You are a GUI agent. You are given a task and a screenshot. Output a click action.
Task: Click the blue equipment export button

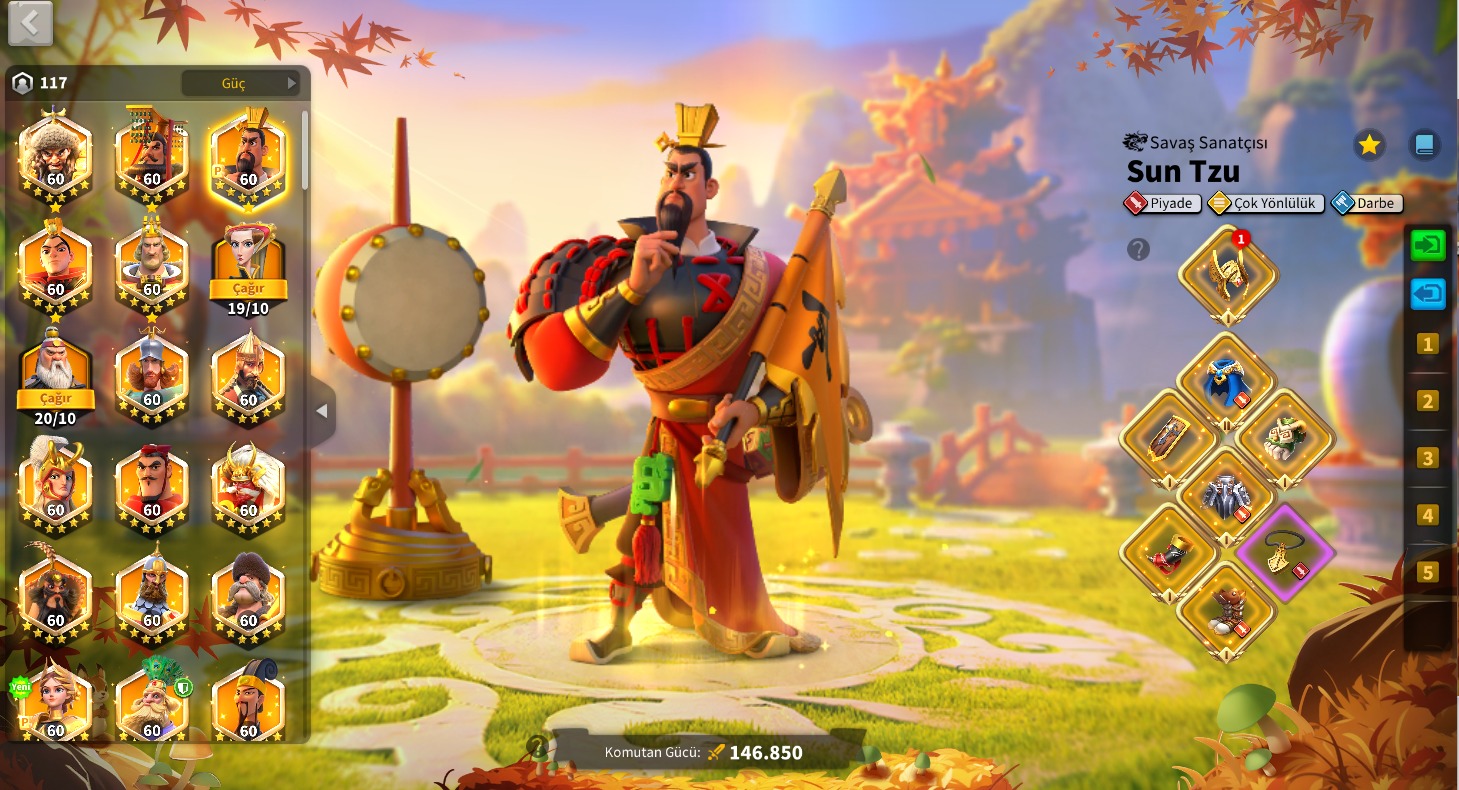[1427, 295]
